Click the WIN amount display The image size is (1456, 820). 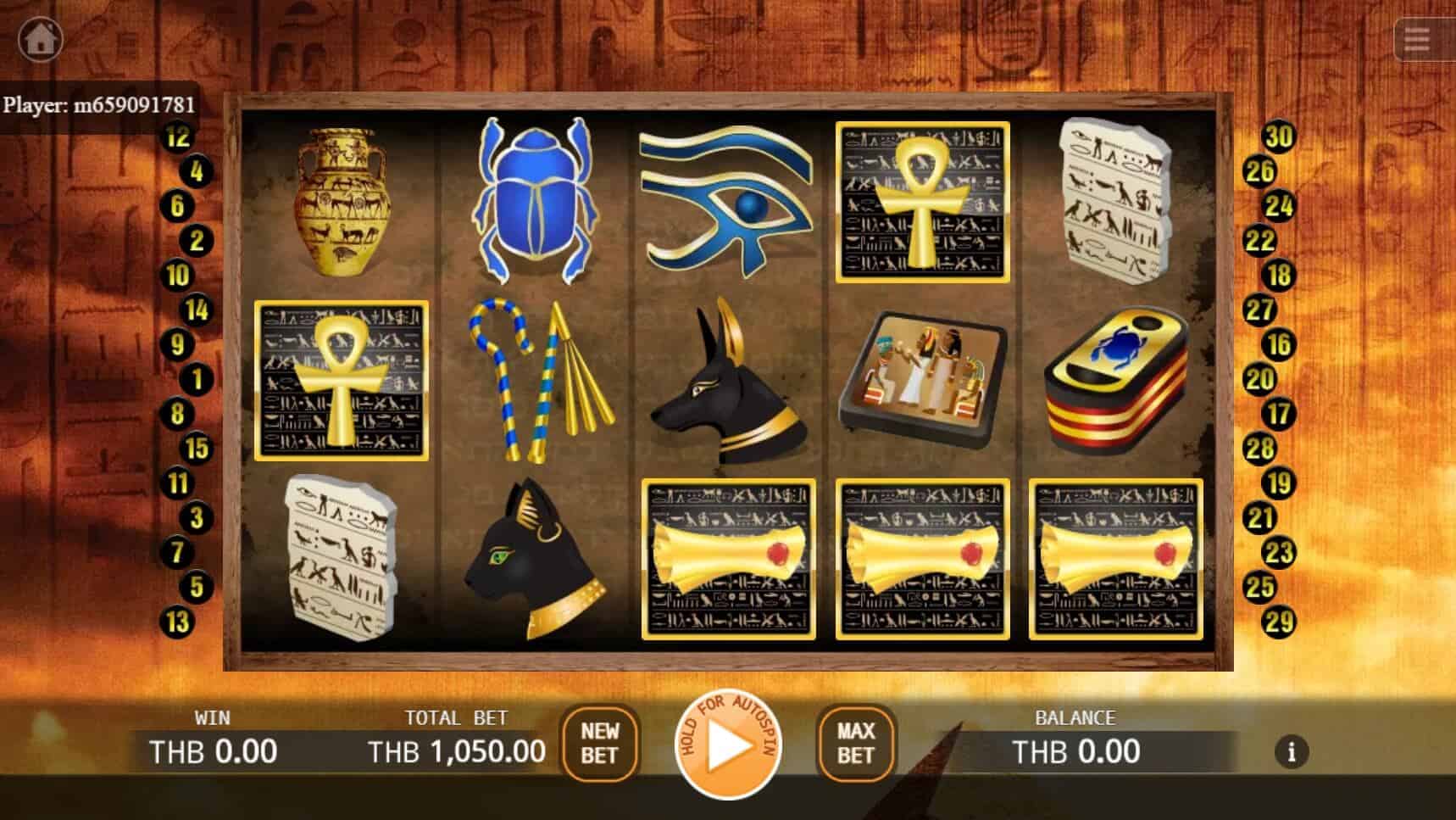212,750
